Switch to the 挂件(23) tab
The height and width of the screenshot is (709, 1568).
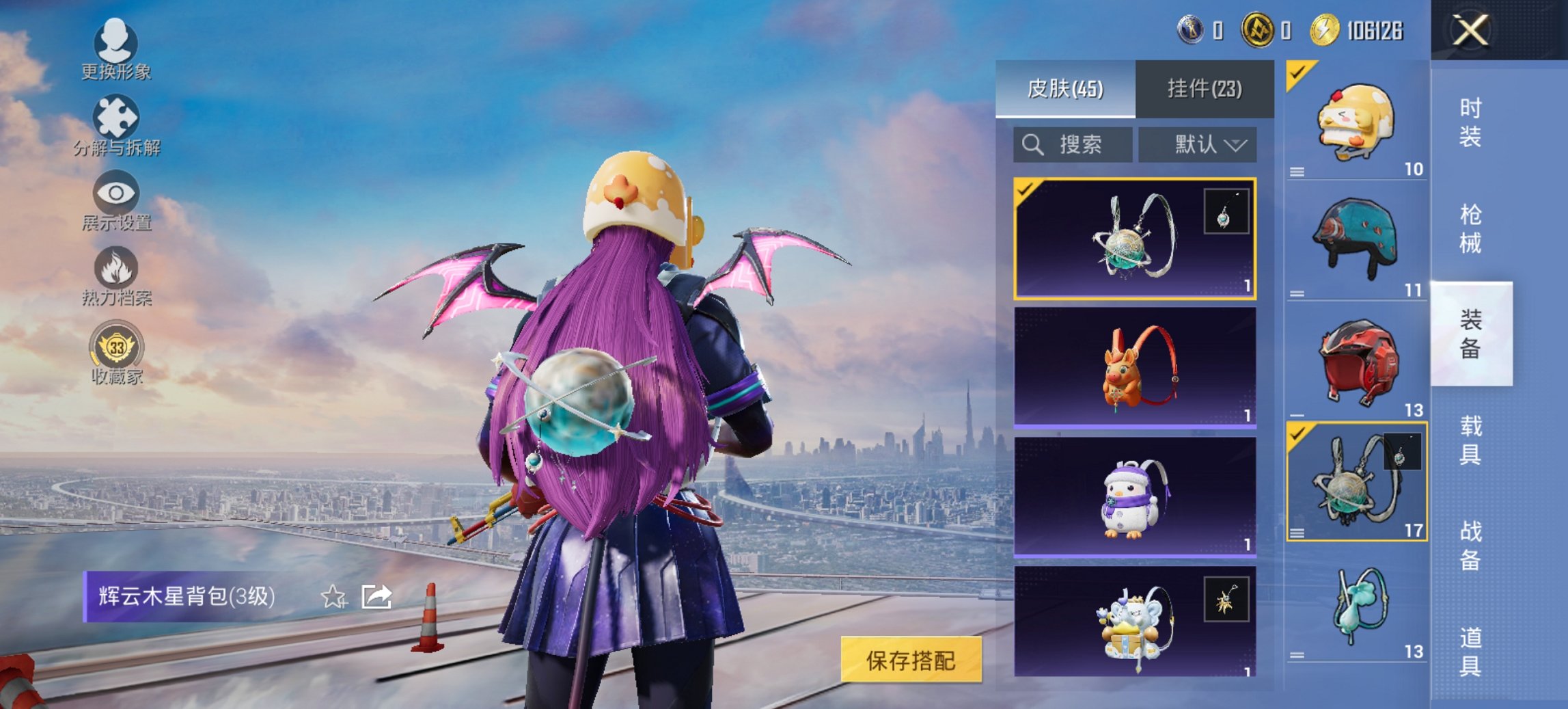pyautogui.click(x=1203, y=90)
